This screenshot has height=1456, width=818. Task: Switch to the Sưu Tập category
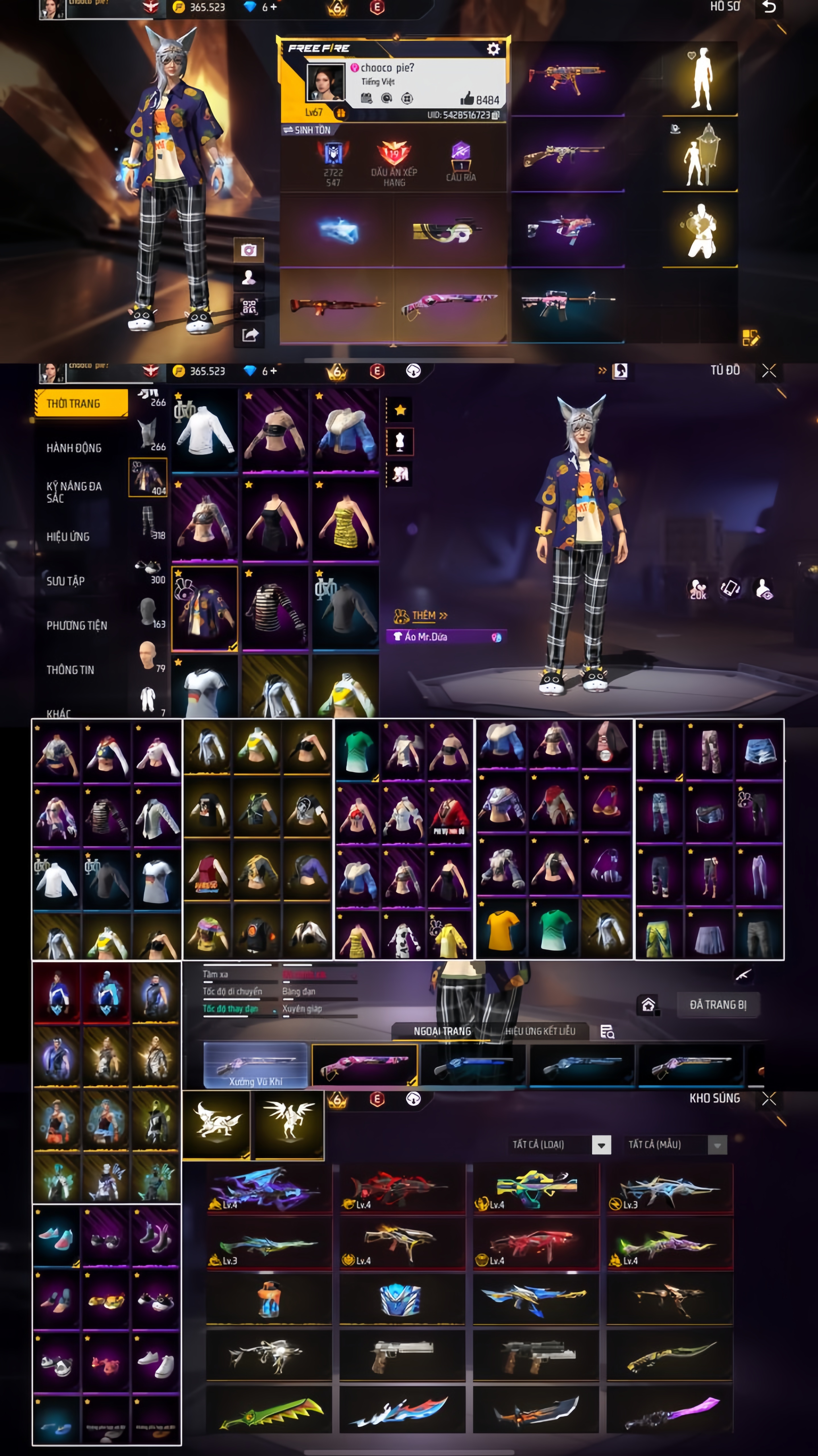(66, 581)
